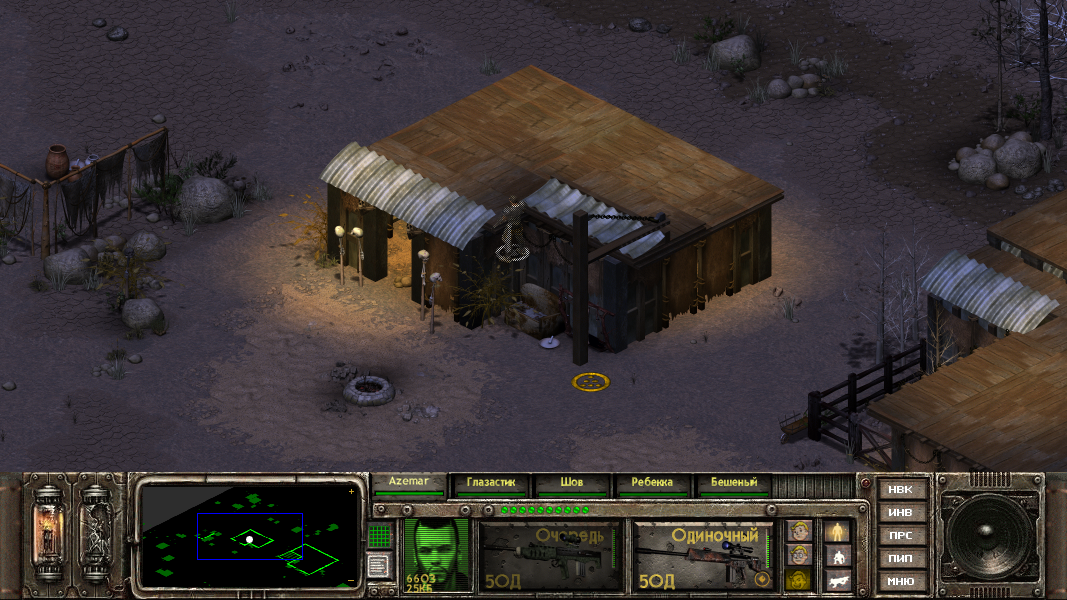Switch to squad member Шов
The width and height of the screenshot is (1067, 600).
571,483
